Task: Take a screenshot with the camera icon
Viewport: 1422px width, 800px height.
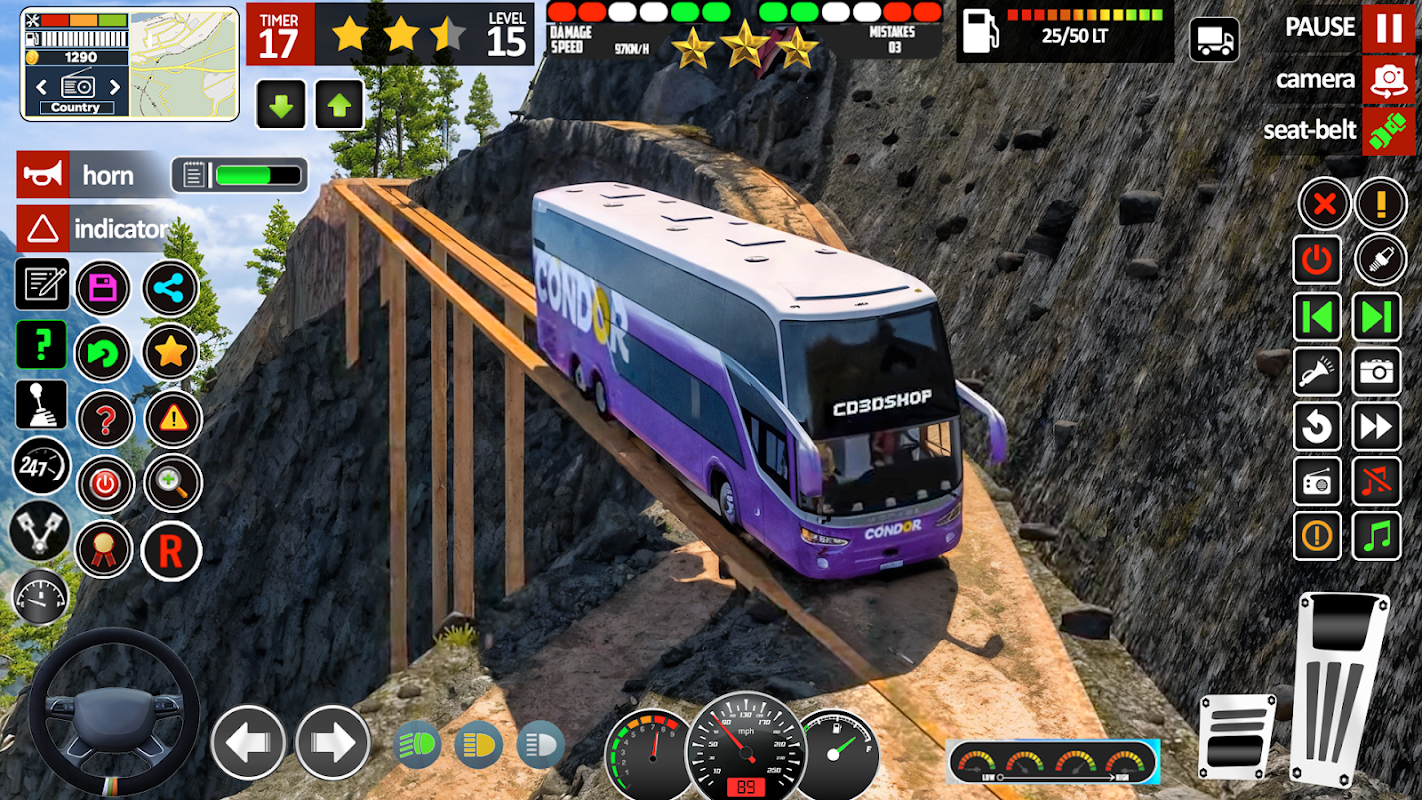Action: coord(1377,372)
